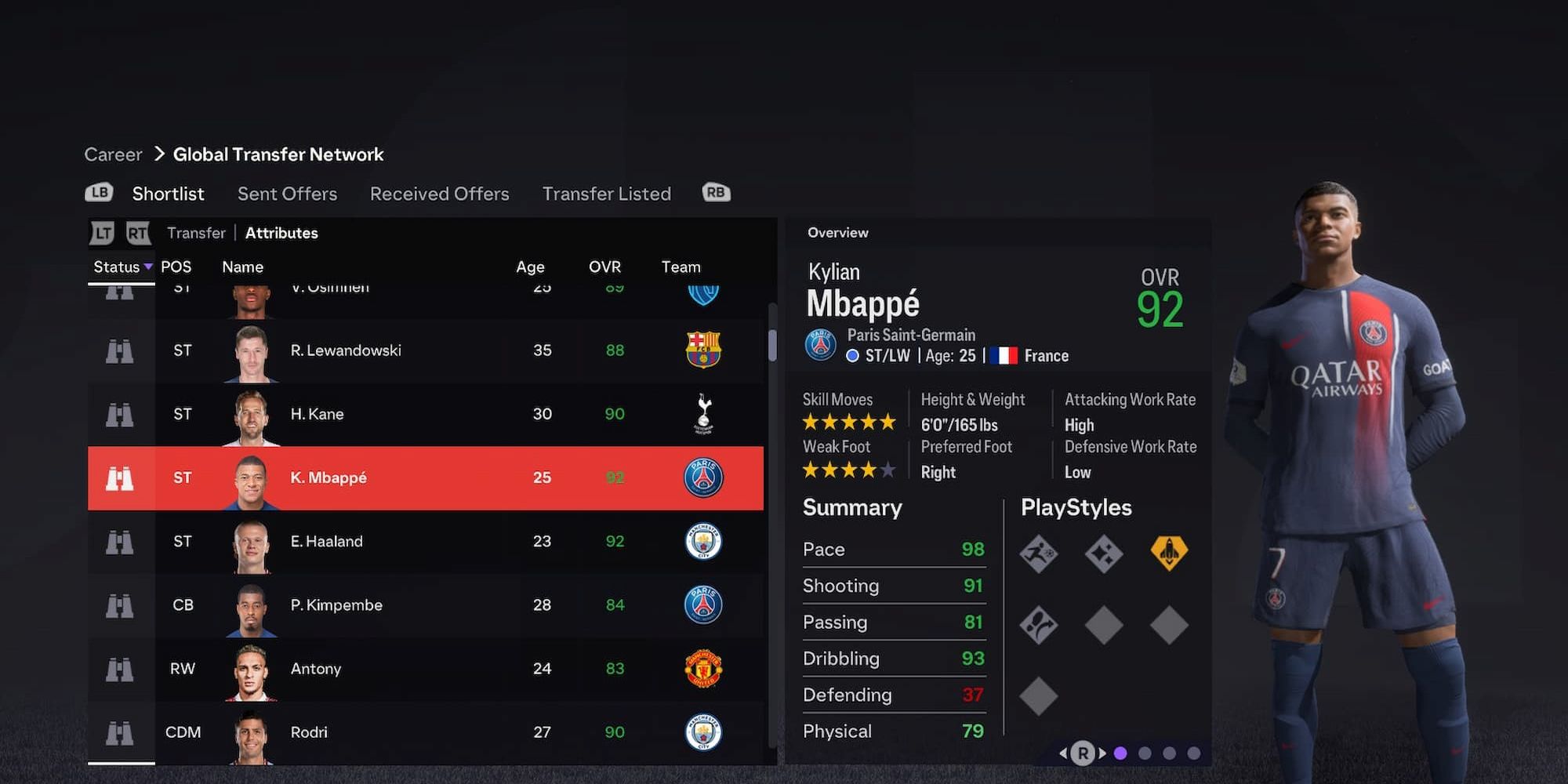This screenshot has height=784, width=1568.
Task: Open the Transfer Listed section
Action: click(x=606, y=194)
